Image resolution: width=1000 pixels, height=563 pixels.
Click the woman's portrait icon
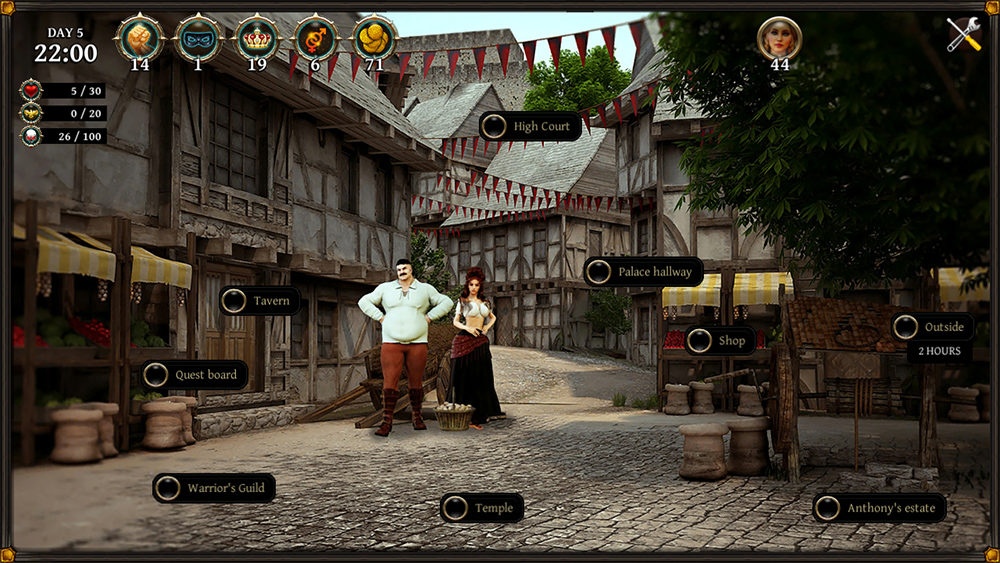[779, 38]
